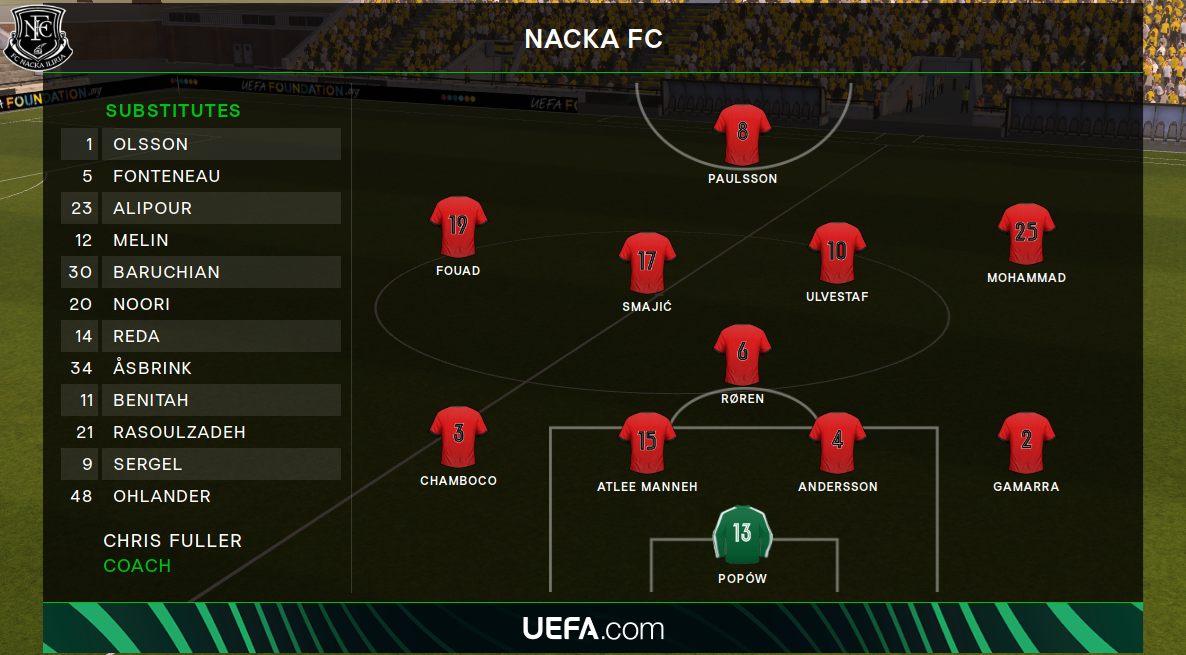Select striker Paulsson's number 8 shirt
The width and height of the screenshot is (1186, 655).
coord(742,134)
